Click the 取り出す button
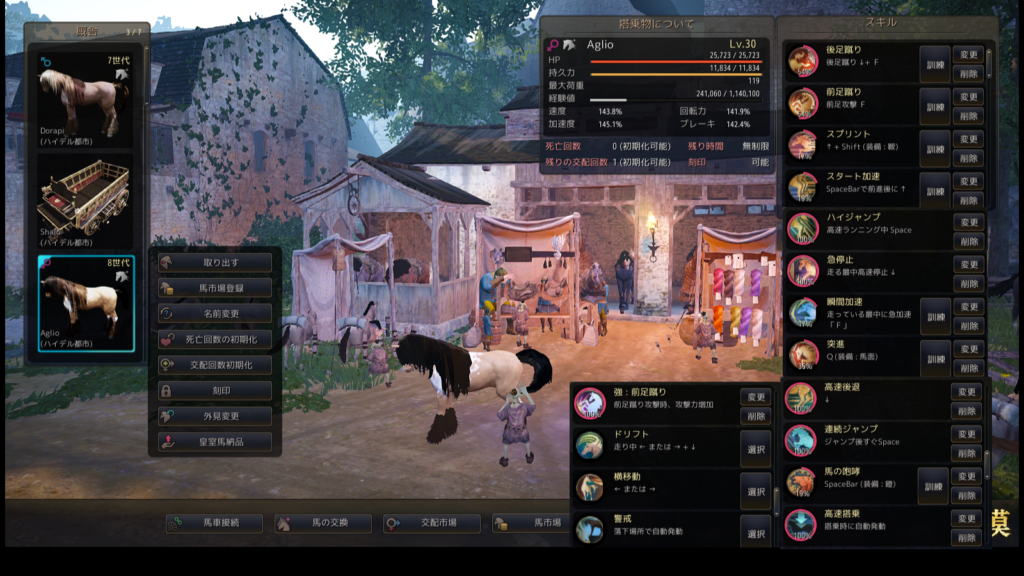 click(215, 262)
